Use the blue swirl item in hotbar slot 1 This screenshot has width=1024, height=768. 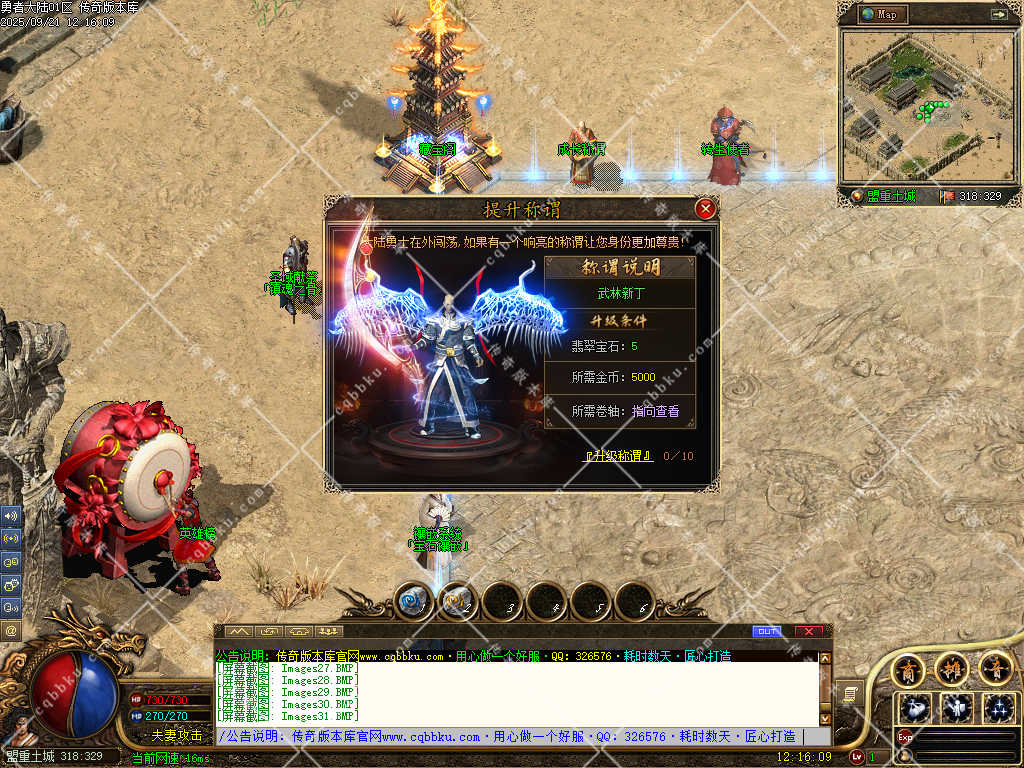pos(414,601)
